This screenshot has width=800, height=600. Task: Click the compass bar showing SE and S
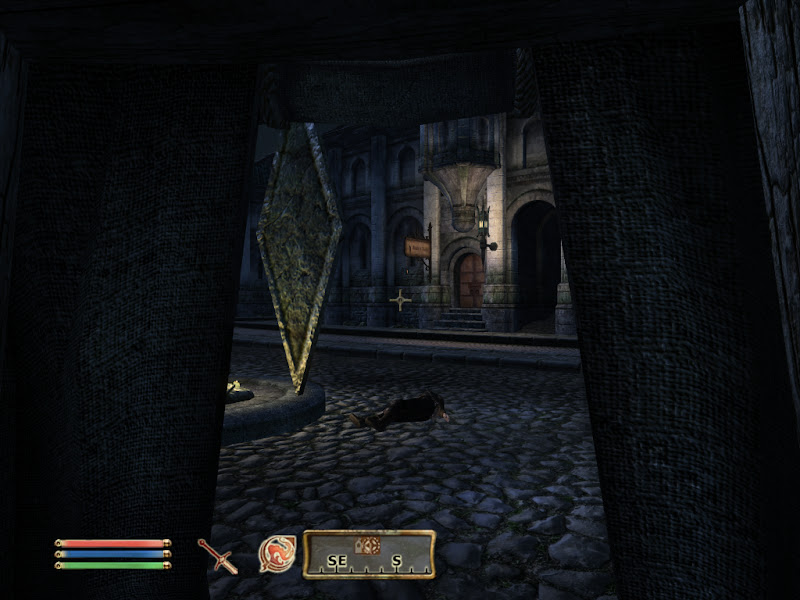click(x=369, y=555)
